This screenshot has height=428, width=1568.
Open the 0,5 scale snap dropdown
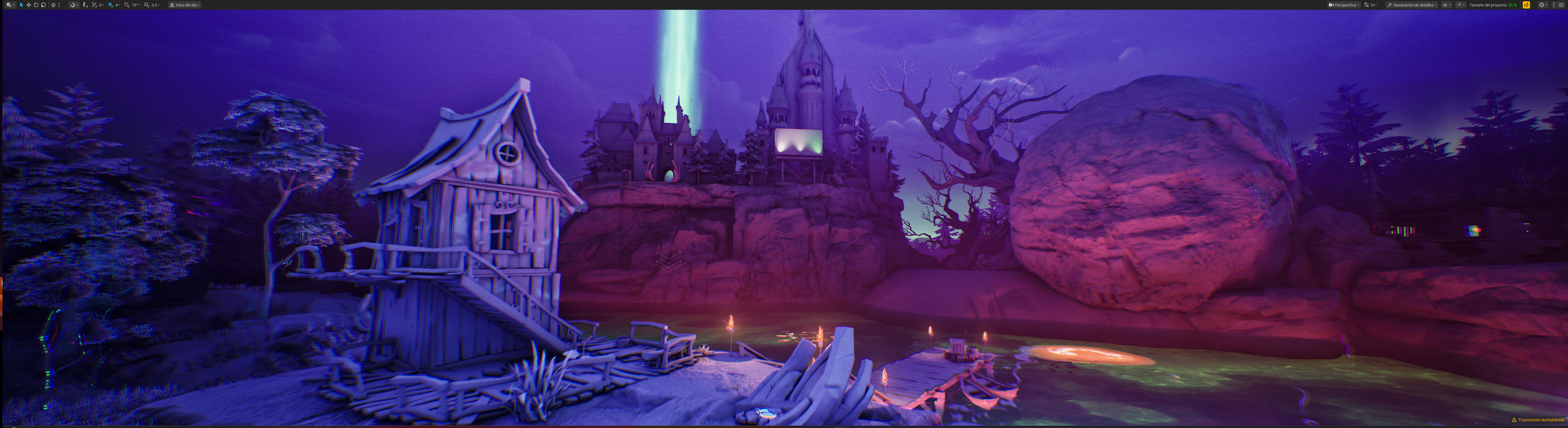pyautogui.click(x=155, y=5)
